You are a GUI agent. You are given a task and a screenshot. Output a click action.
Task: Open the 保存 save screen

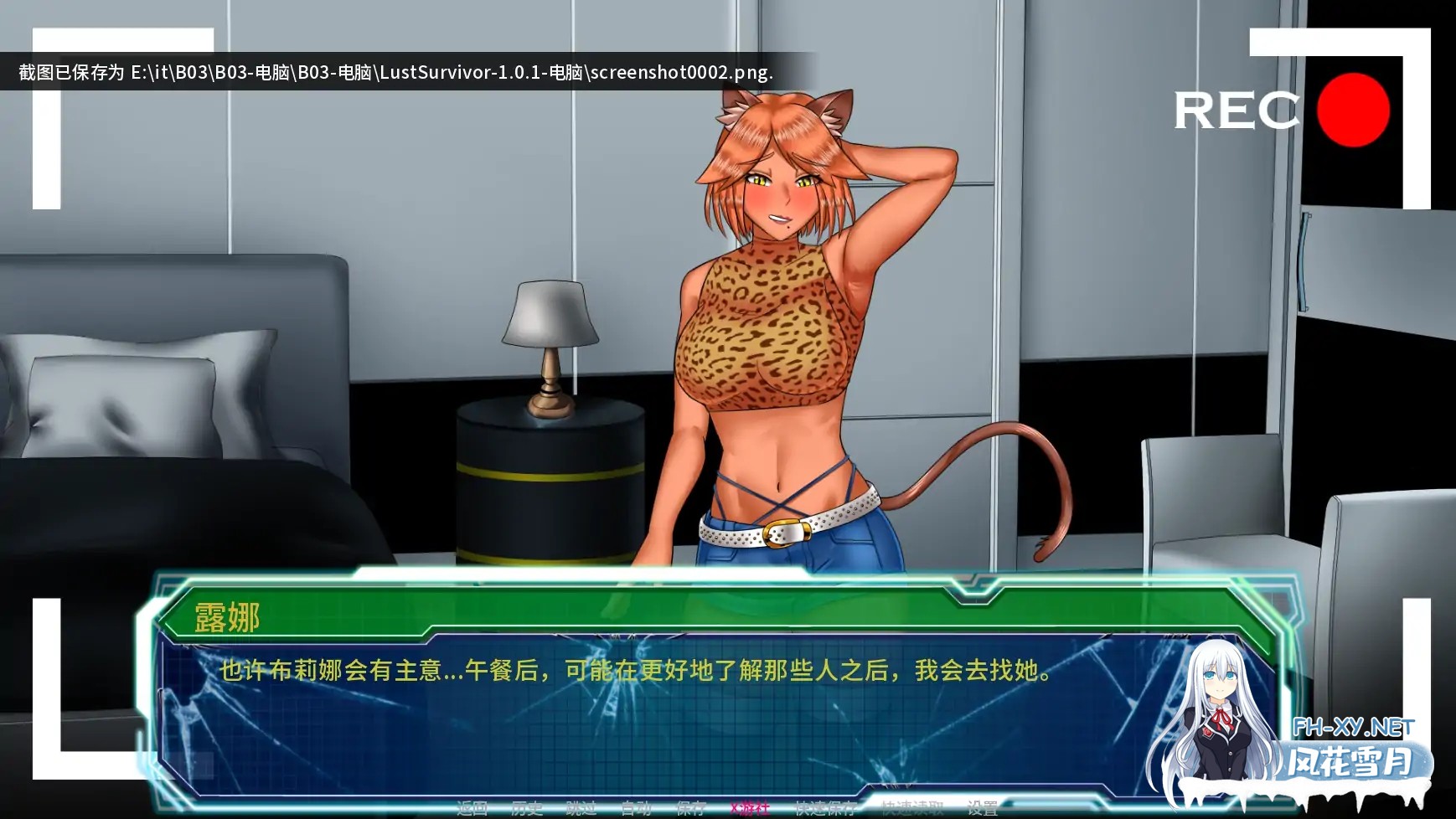692,806
